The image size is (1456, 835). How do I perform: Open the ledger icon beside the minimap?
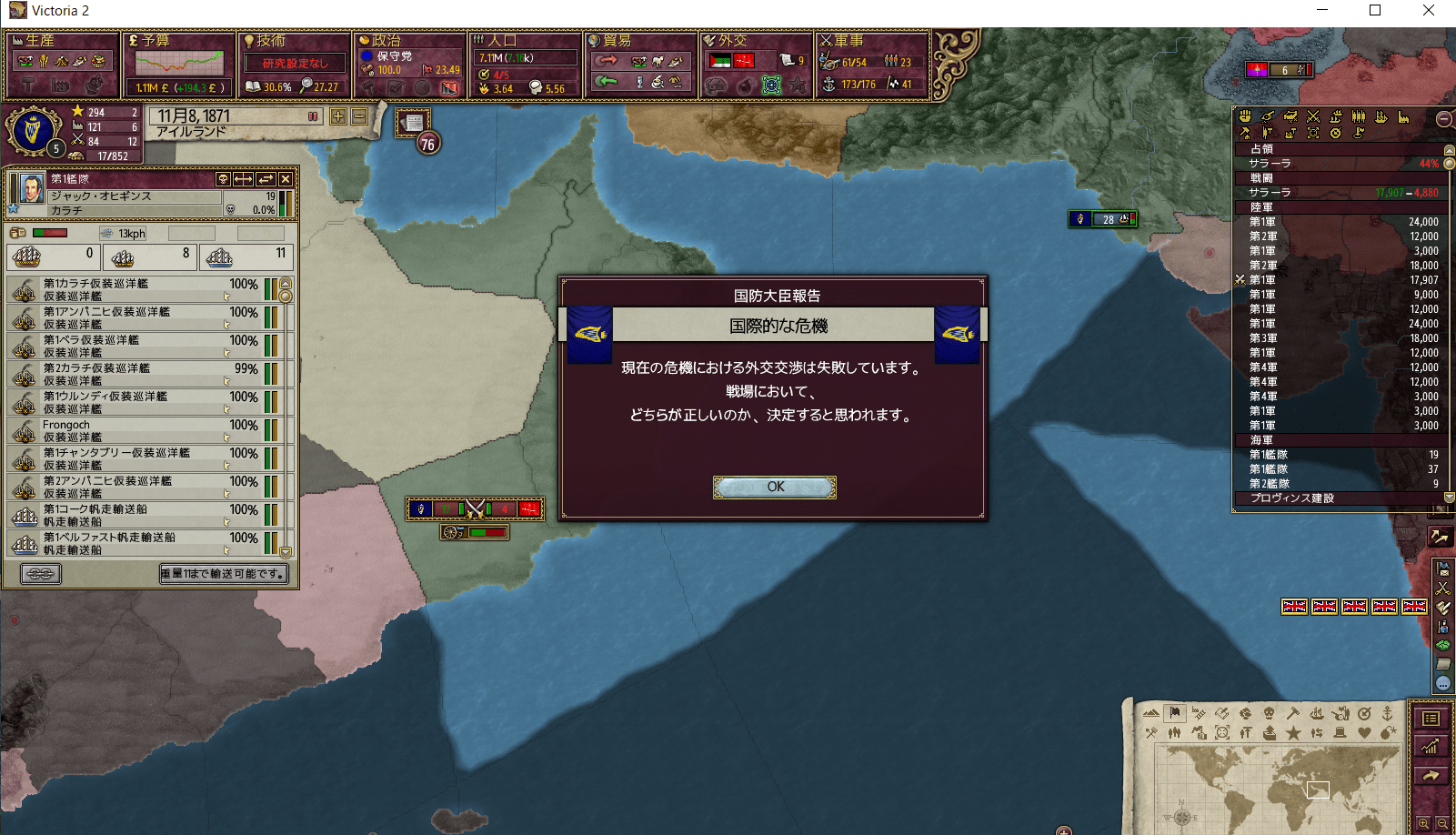point(1430,718)
